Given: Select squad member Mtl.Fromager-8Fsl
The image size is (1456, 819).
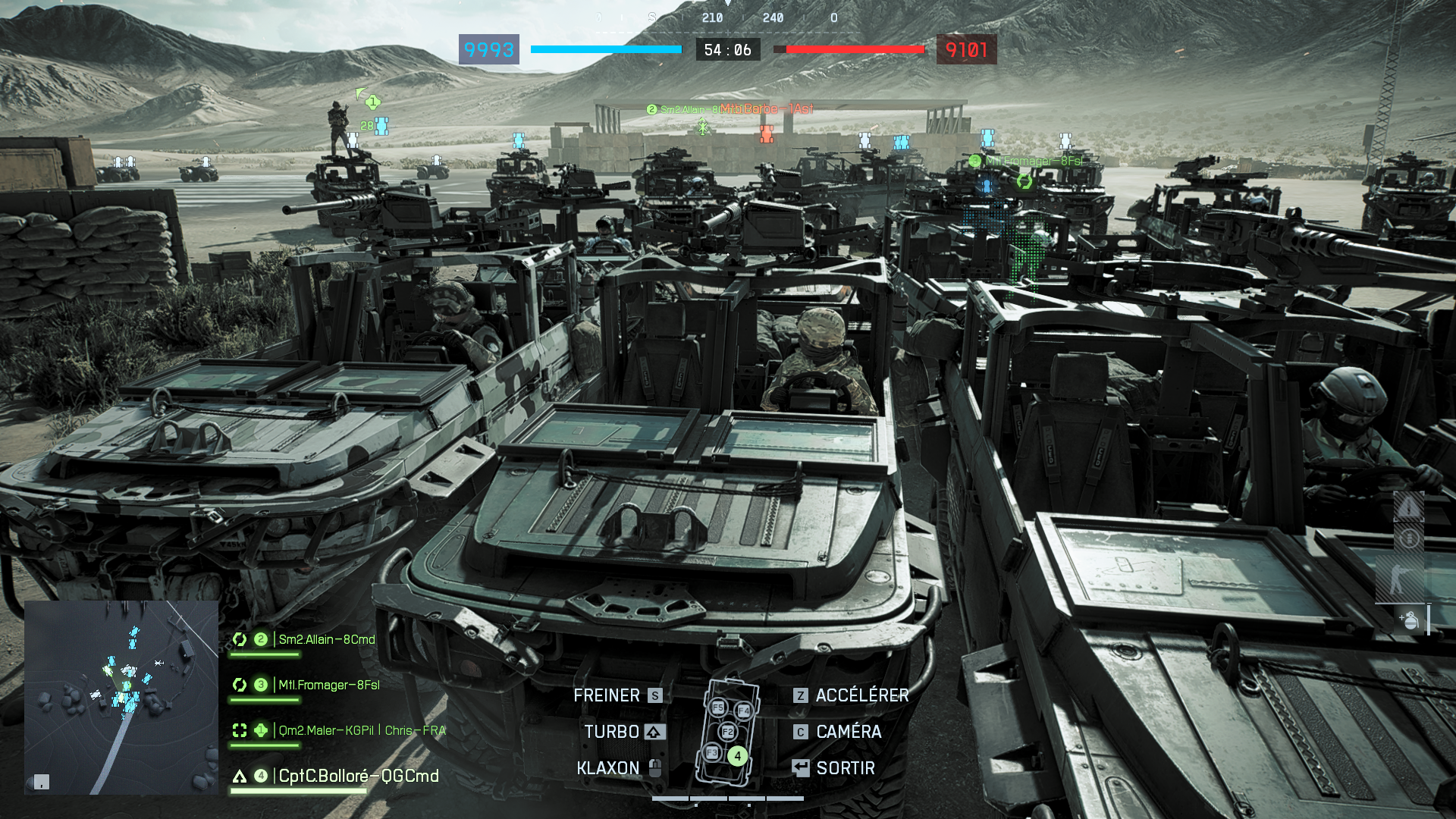Looking at the screenshot, I should point(329,686).
